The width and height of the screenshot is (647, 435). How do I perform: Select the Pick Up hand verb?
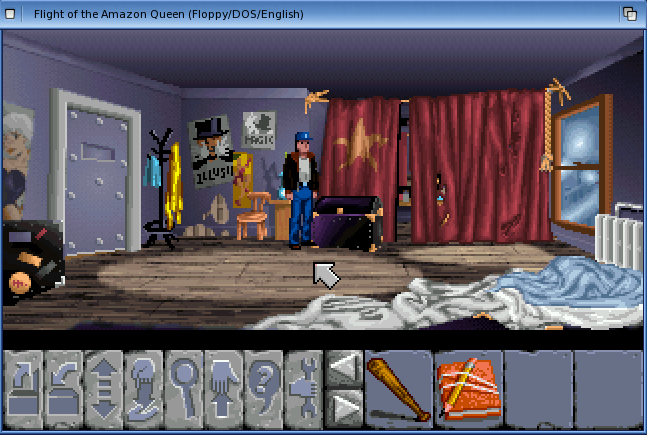point(224,385)
